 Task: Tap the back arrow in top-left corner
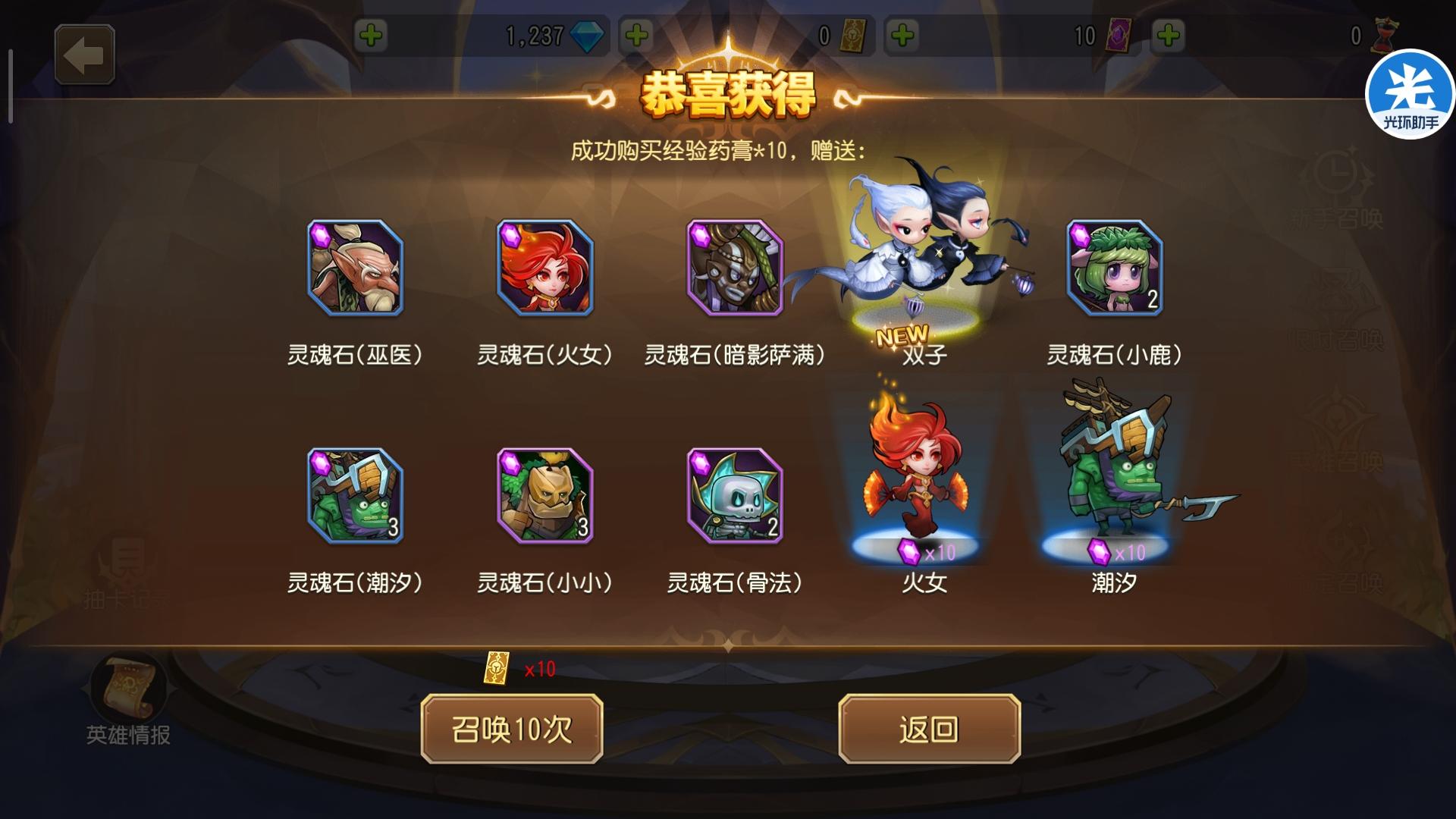point(85,54)
